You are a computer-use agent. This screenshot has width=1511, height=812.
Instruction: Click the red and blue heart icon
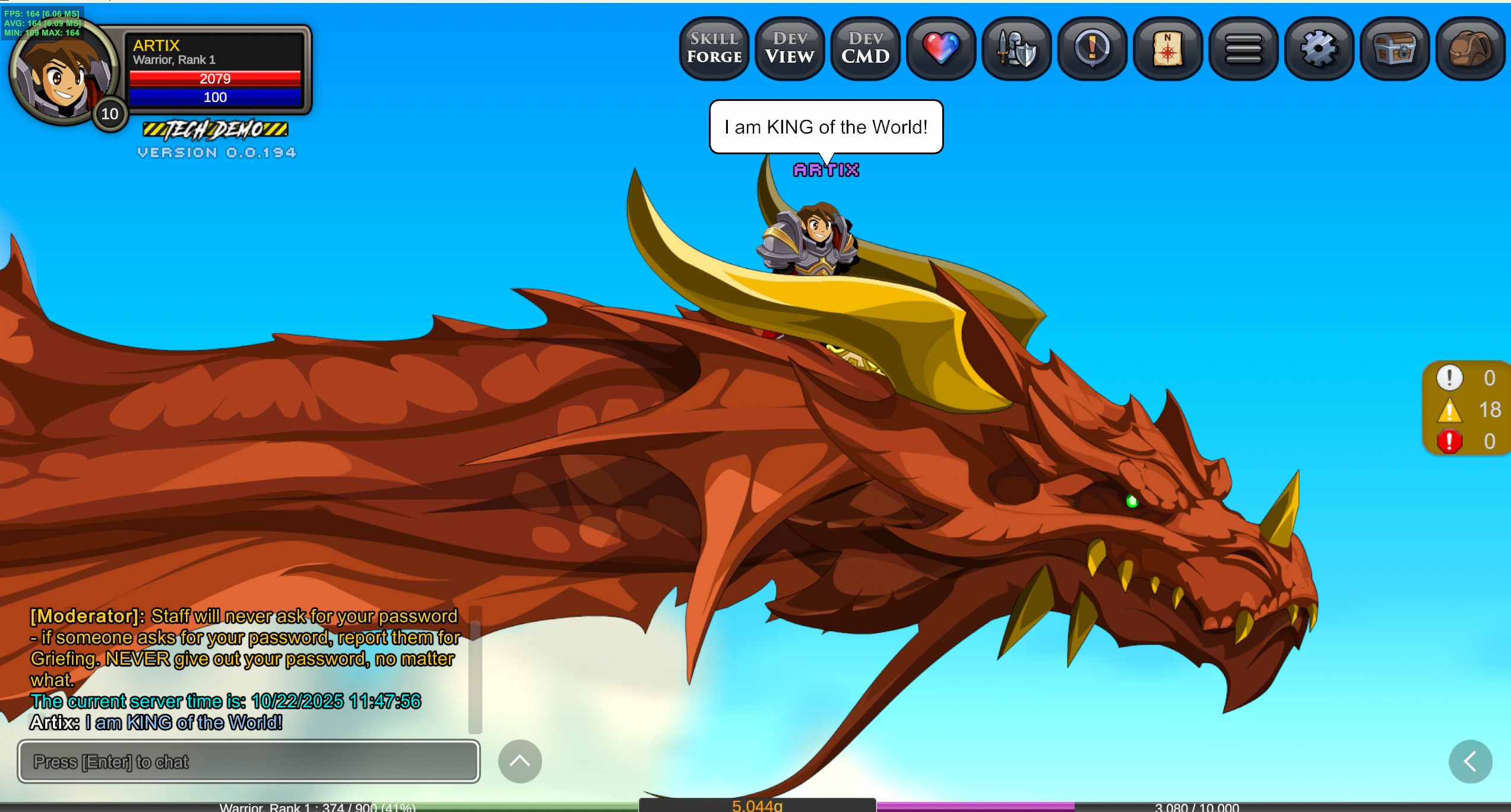tap(941, 48)
